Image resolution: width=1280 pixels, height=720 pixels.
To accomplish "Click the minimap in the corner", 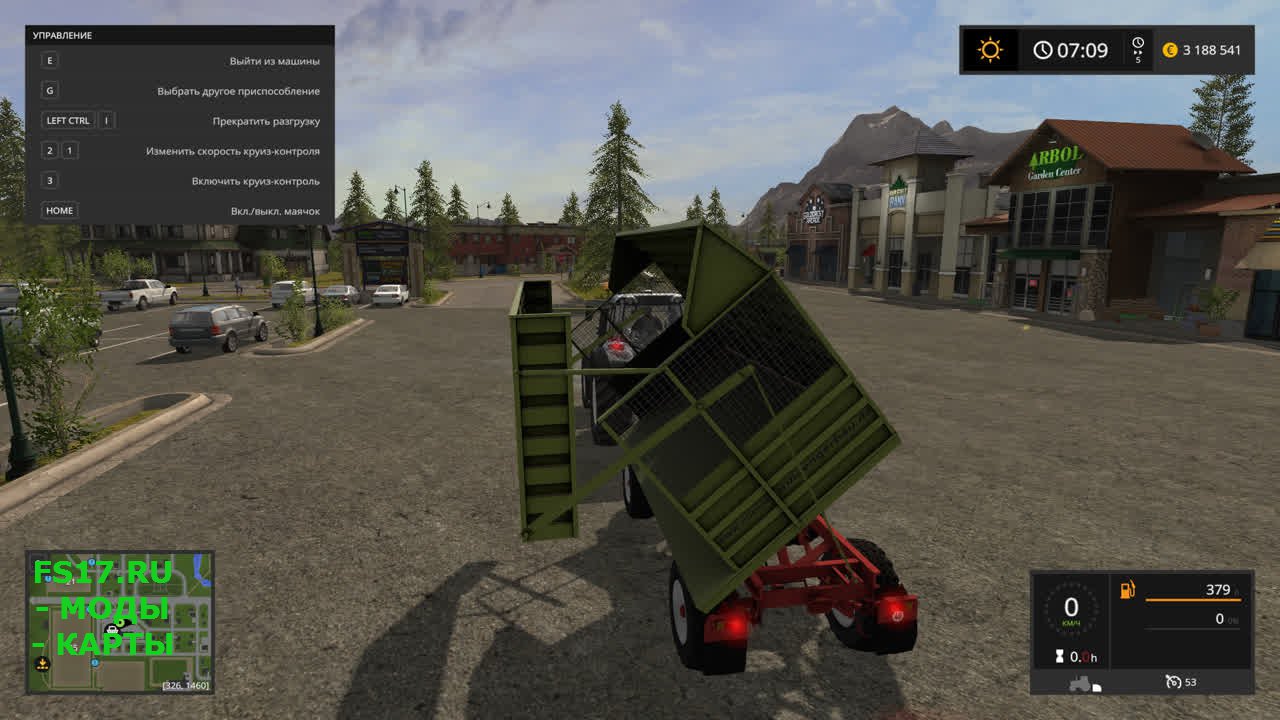I will [119, 622].
